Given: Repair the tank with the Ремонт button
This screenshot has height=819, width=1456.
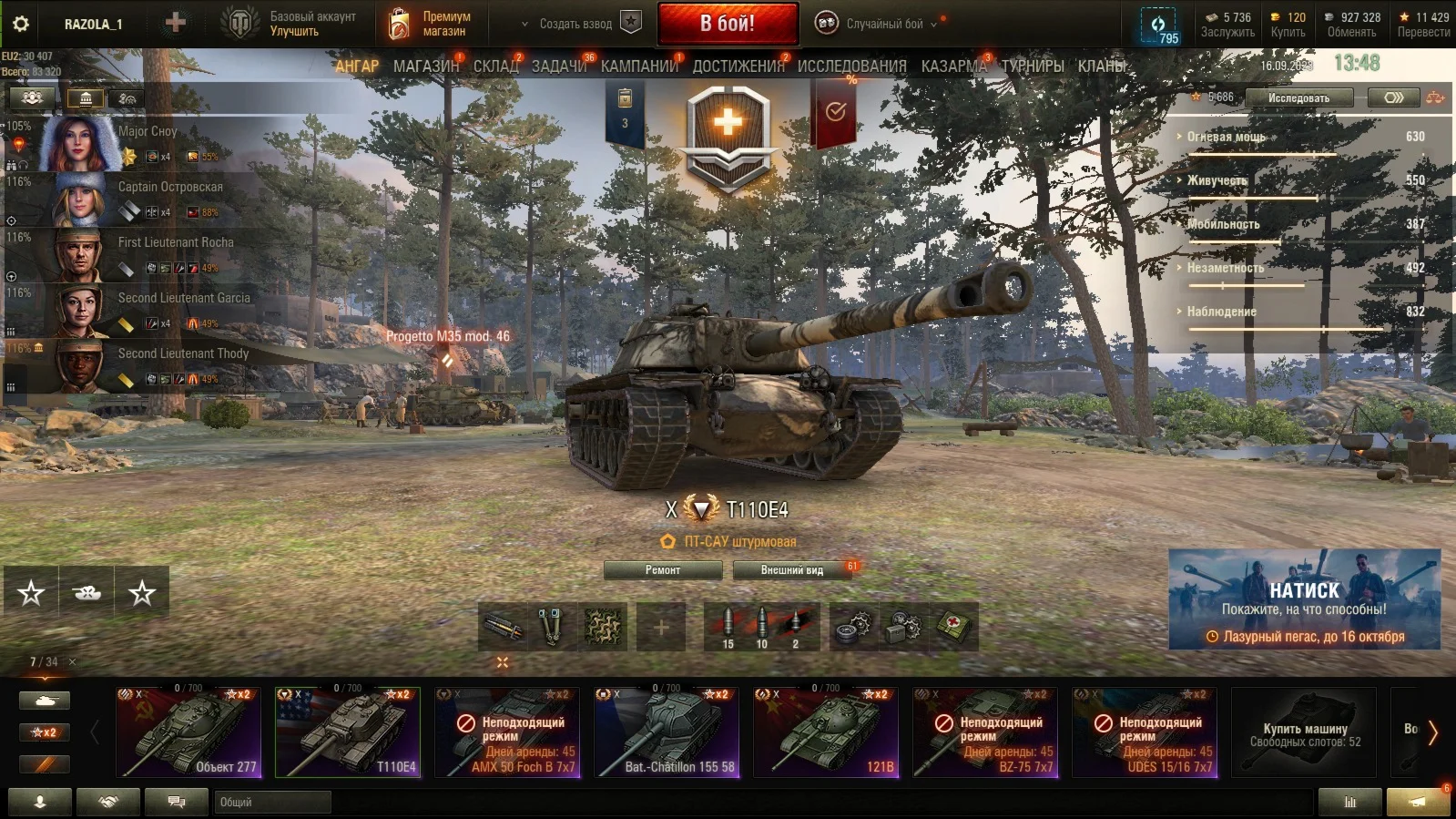Looking at the screenshot, I should tap(663, 570).
